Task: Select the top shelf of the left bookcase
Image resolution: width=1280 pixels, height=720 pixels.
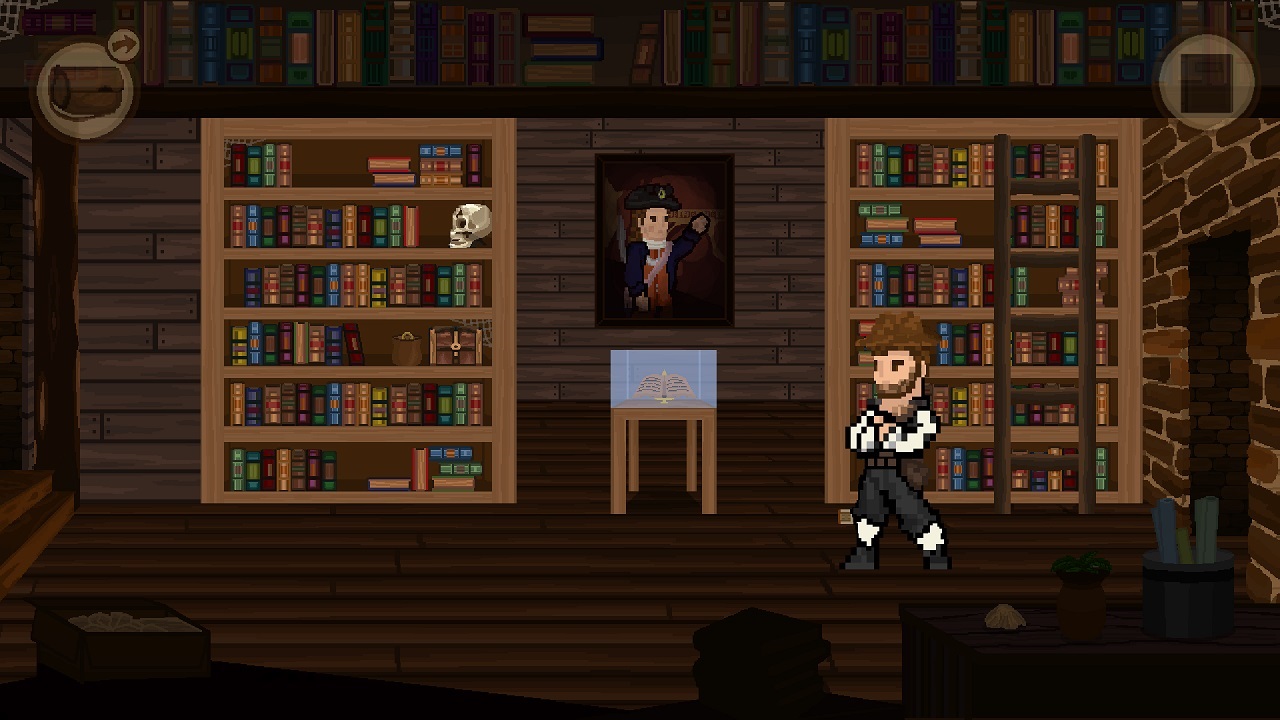Action: (x=355, y=165)
